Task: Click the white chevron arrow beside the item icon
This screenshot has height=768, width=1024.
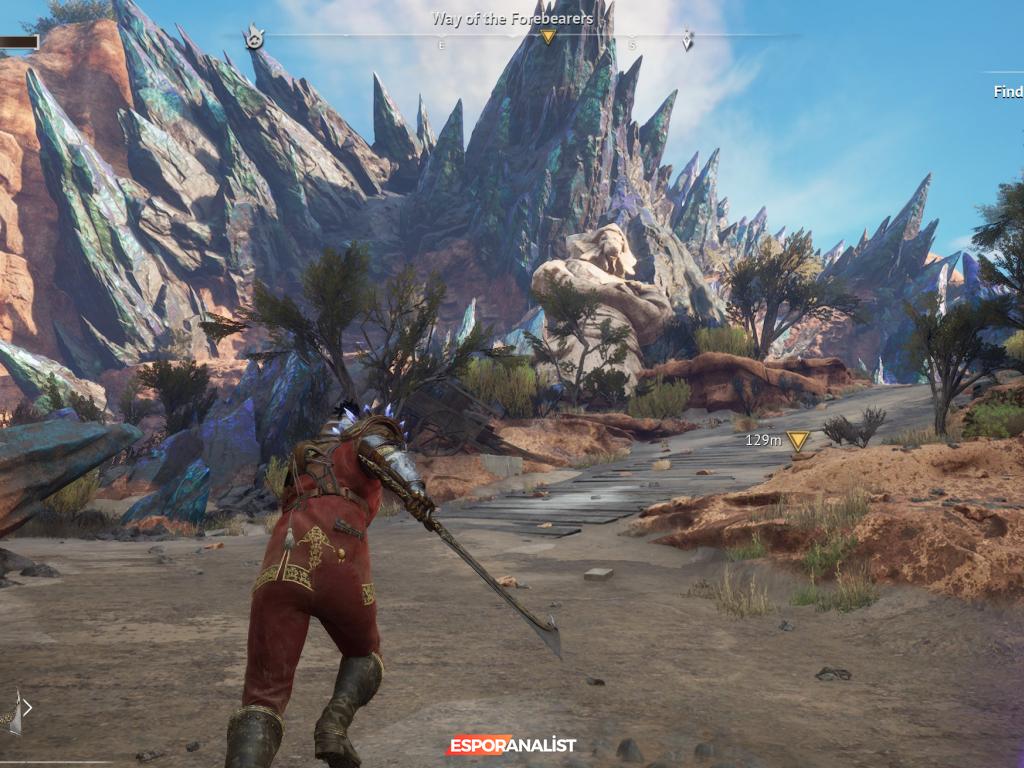Action: coord(28,708)
